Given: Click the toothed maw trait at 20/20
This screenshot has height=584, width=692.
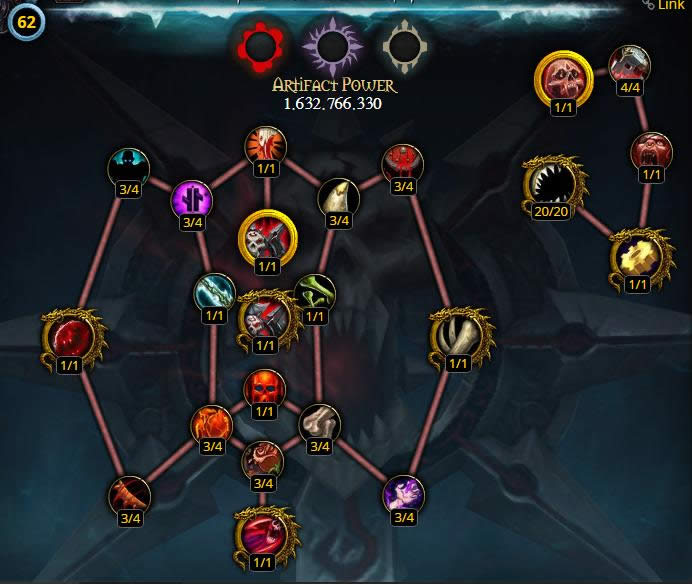Looking at the screenshot, I should 549,183.
